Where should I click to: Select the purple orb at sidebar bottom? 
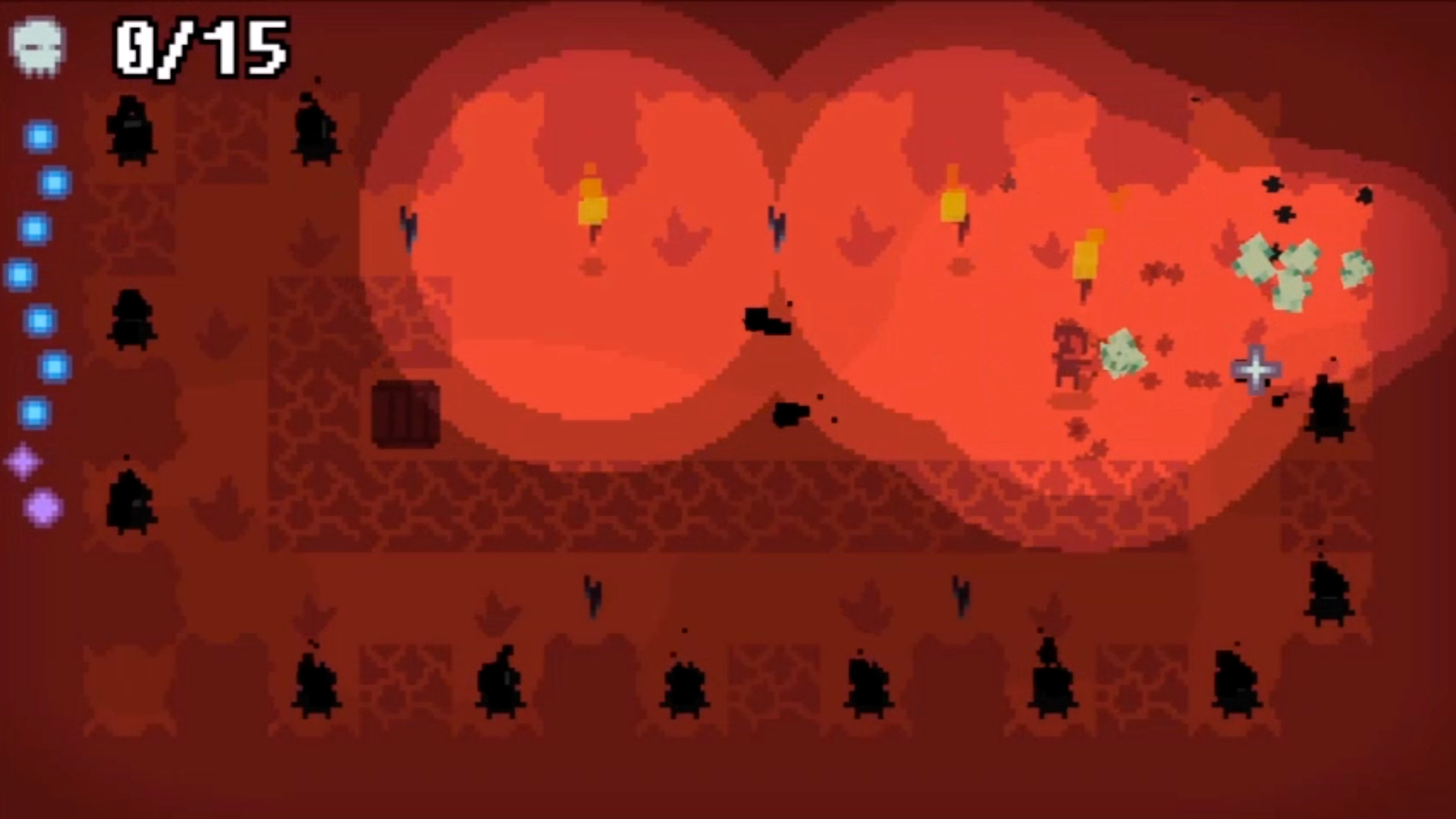point(44,508)
